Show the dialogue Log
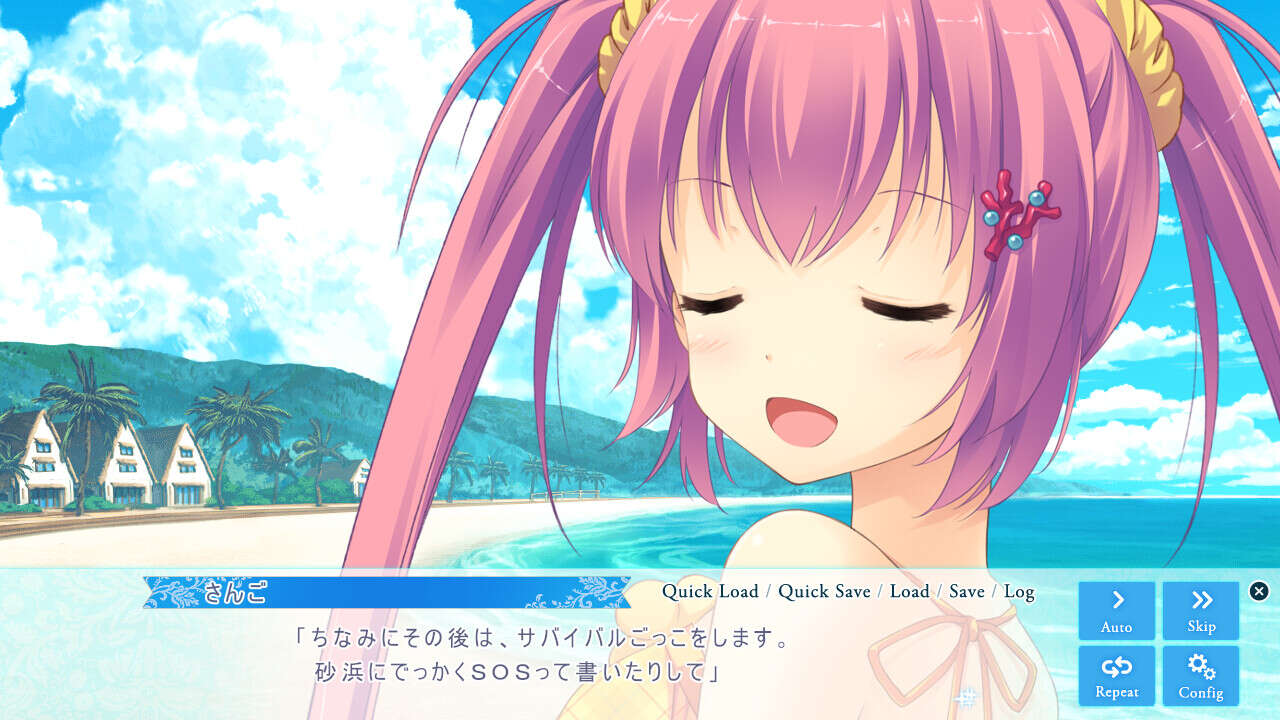The width and height of the screenshot is (1280, 720). pos(1019,591)
